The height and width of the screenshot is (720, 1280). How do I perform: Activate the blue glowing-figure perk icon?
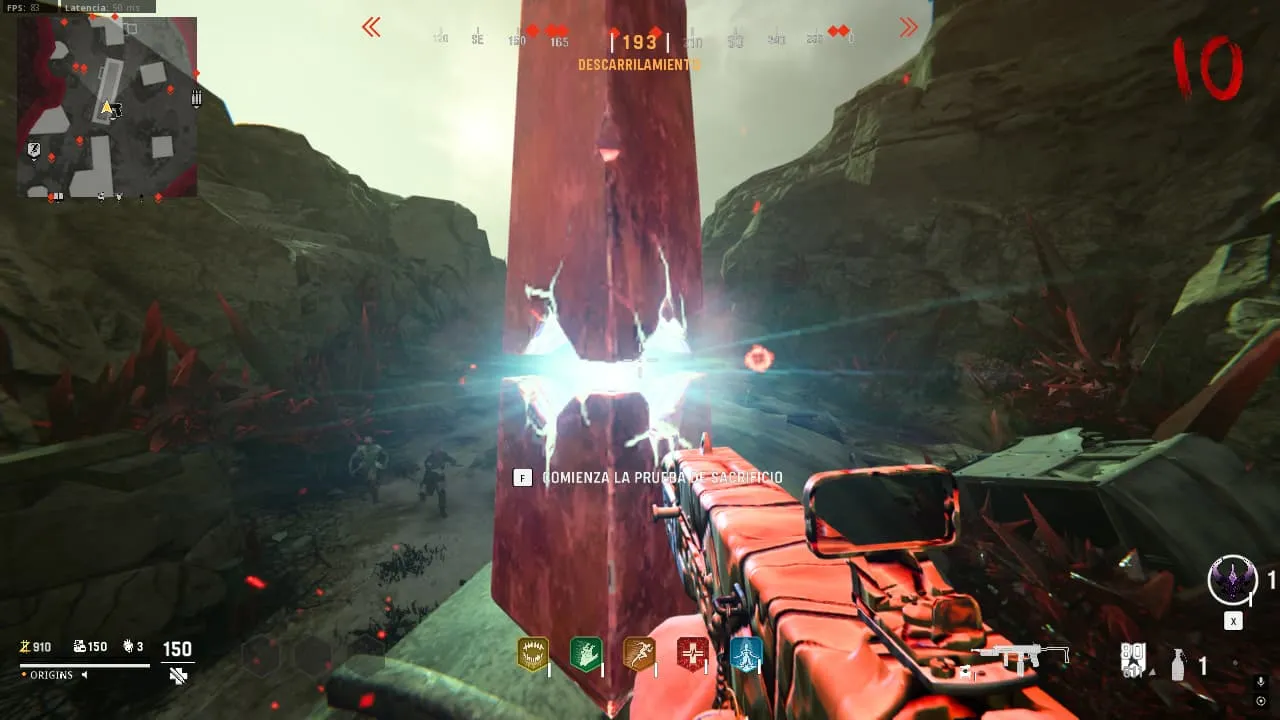(746, 654)
